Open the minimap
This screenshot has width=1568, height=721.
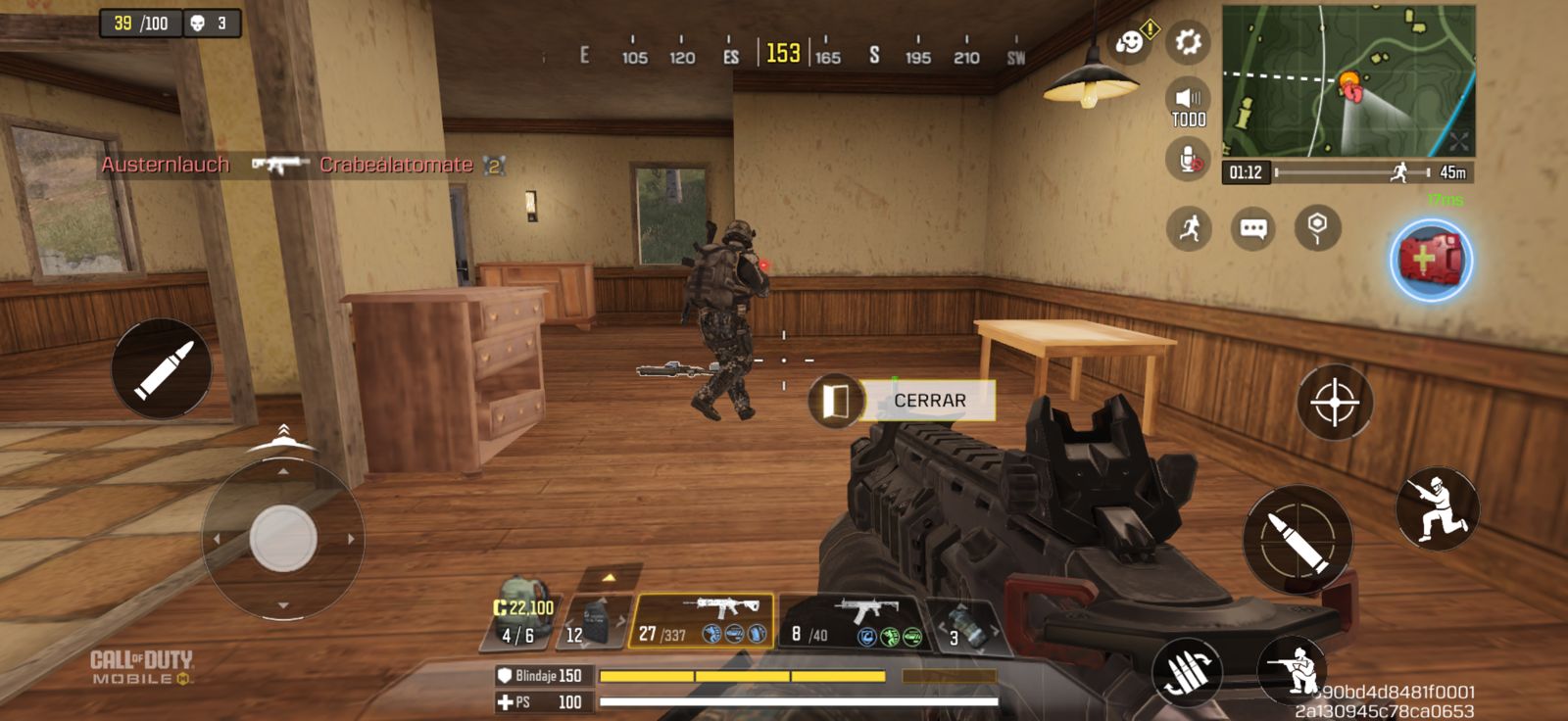[1347, 81]
